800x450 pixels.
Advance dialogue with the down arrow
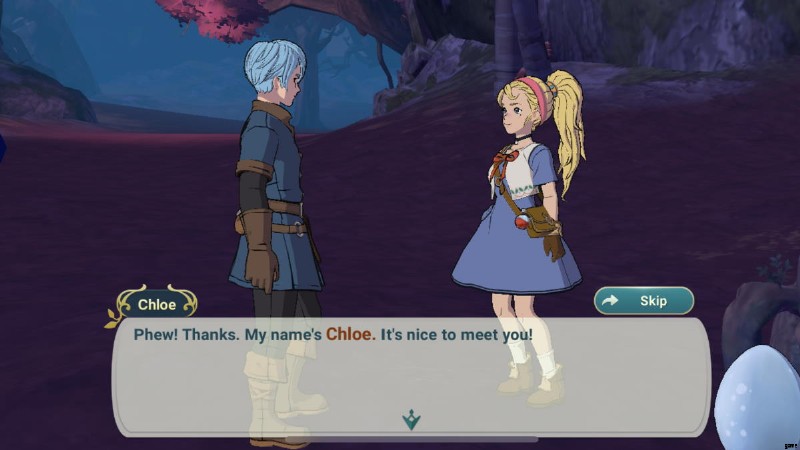[x=411, y=420]
